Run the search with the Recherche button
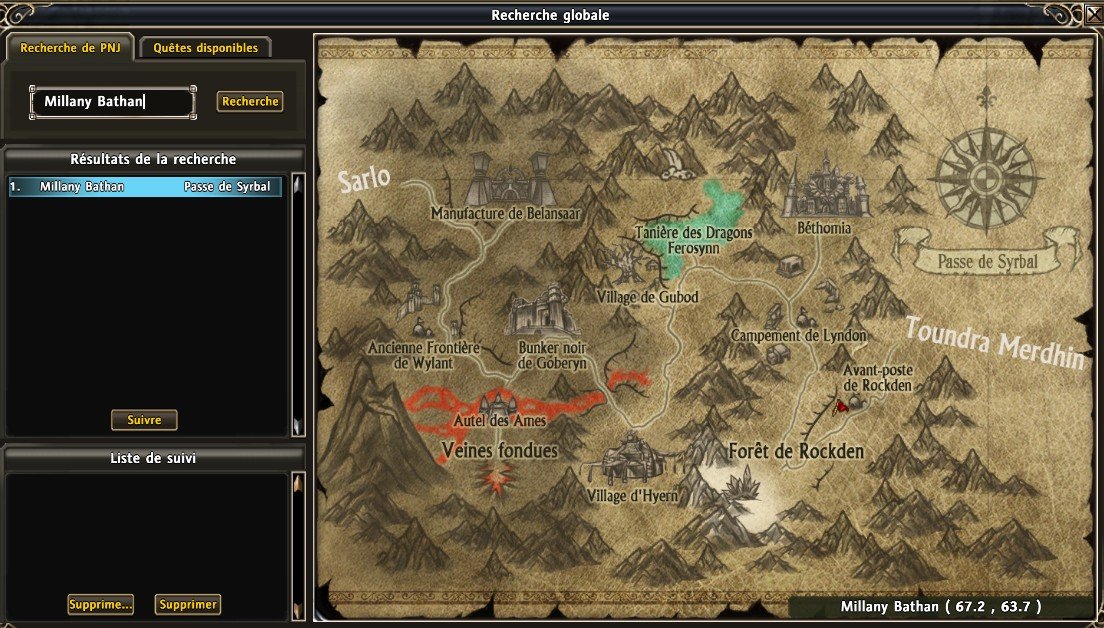The image size is (1104, 628). pos(250,101)
